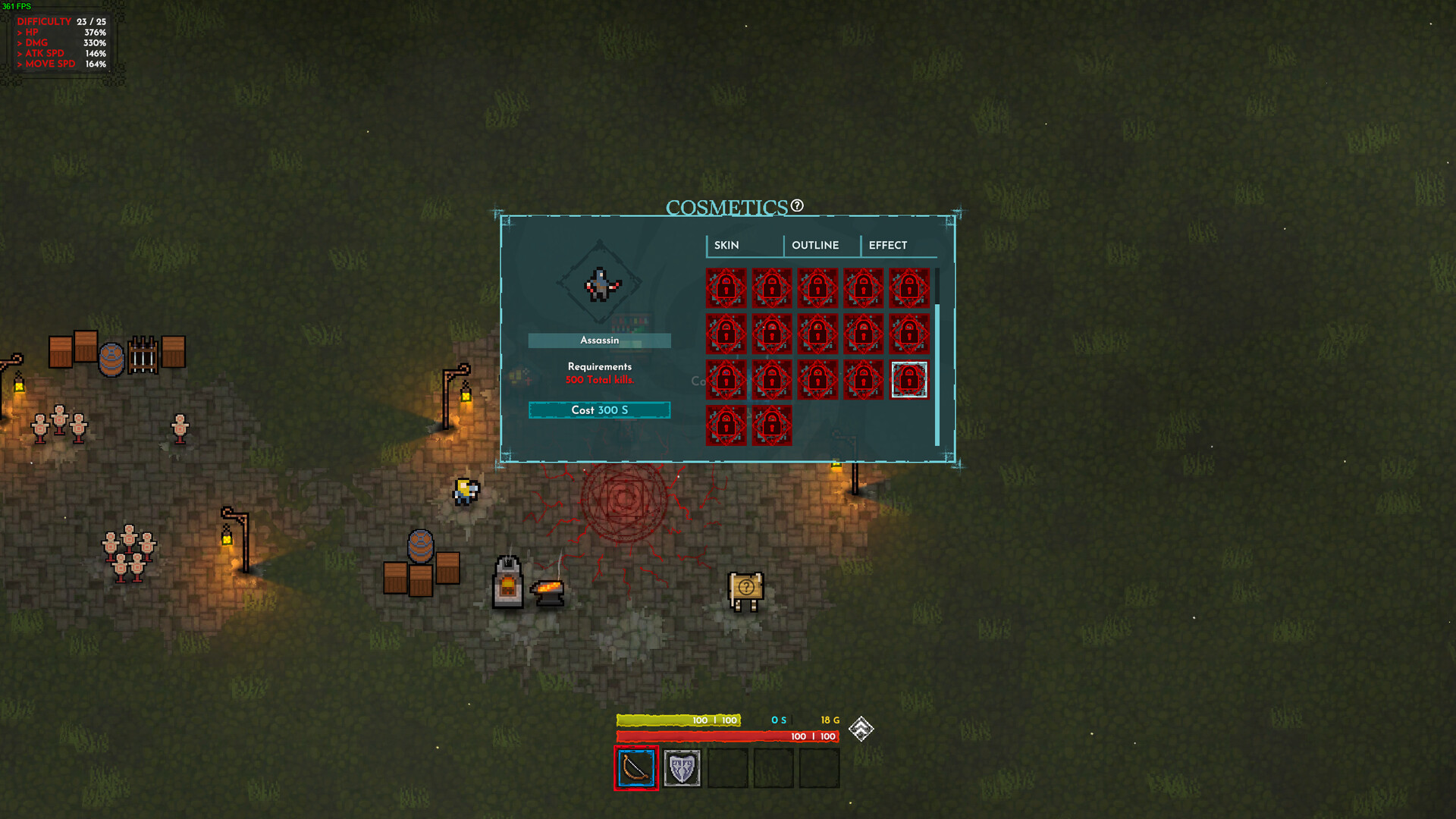This screenshot has height=819, width=1456.
Task: Select the SKIN tab
Action: pos(726,245)
